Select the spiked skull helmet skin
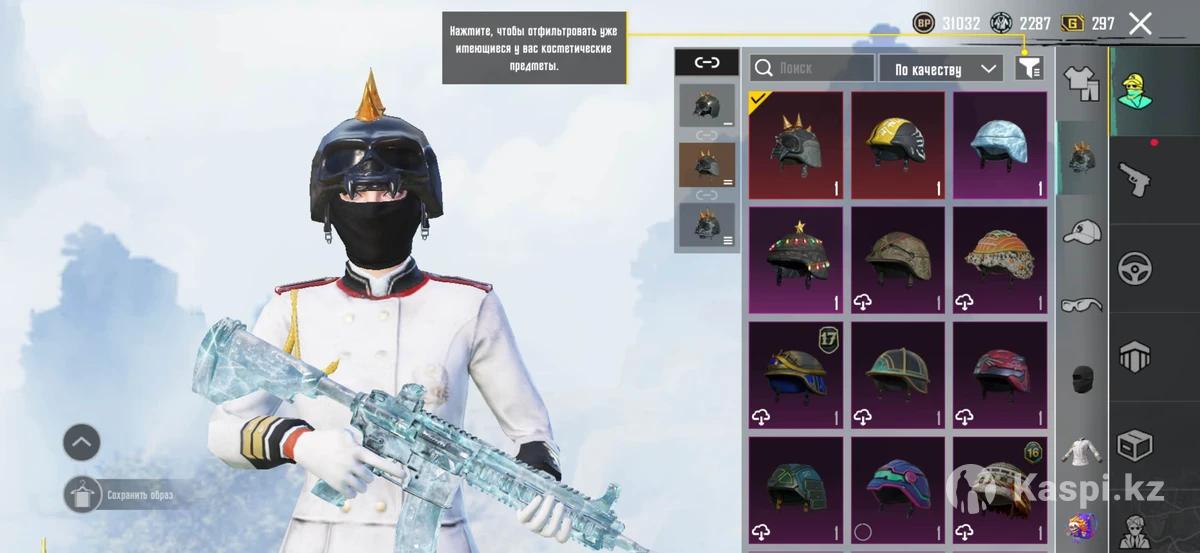Viewport: 1200px width, 553px height. pyautogui.click(x=796, y=146)
